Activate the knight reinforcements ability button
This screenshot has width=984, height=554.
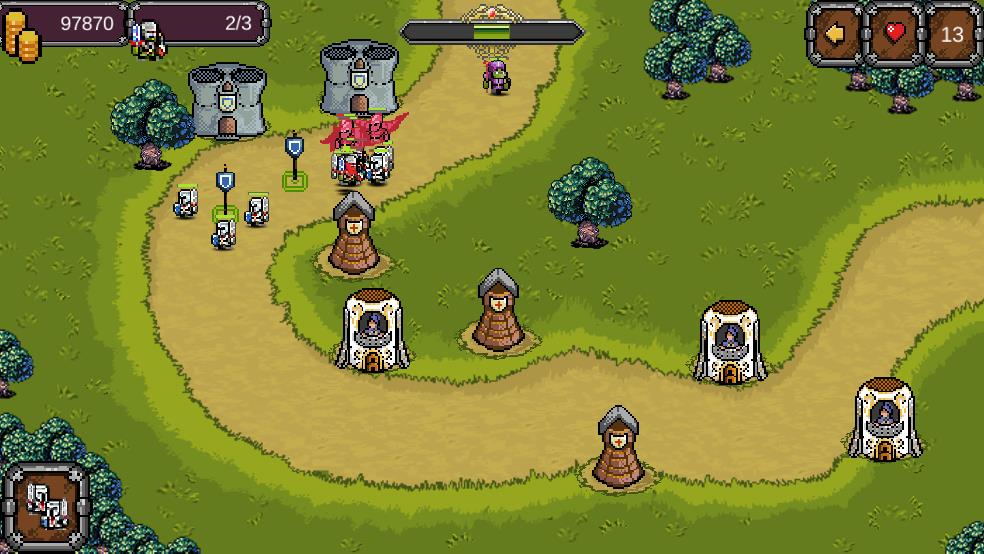45,502
